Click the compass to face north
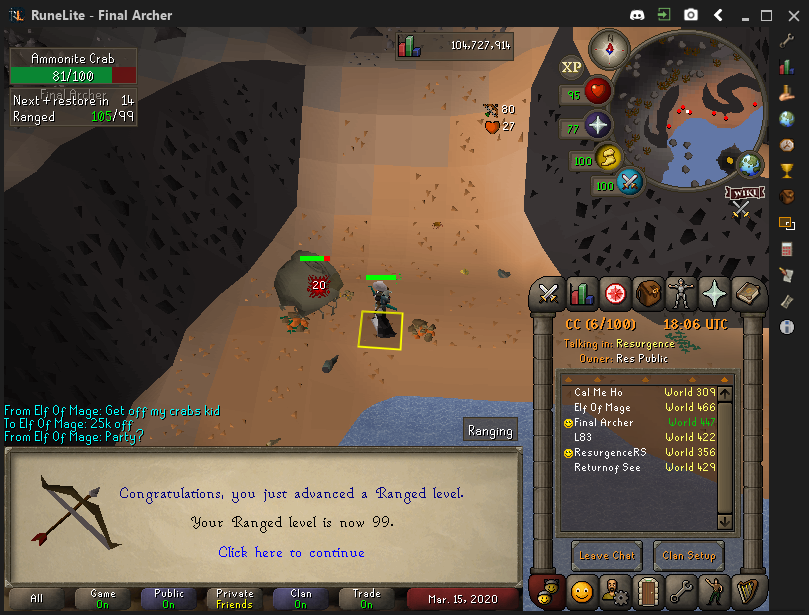The width and height of the screenshot is (809, 615). point(607,47)
